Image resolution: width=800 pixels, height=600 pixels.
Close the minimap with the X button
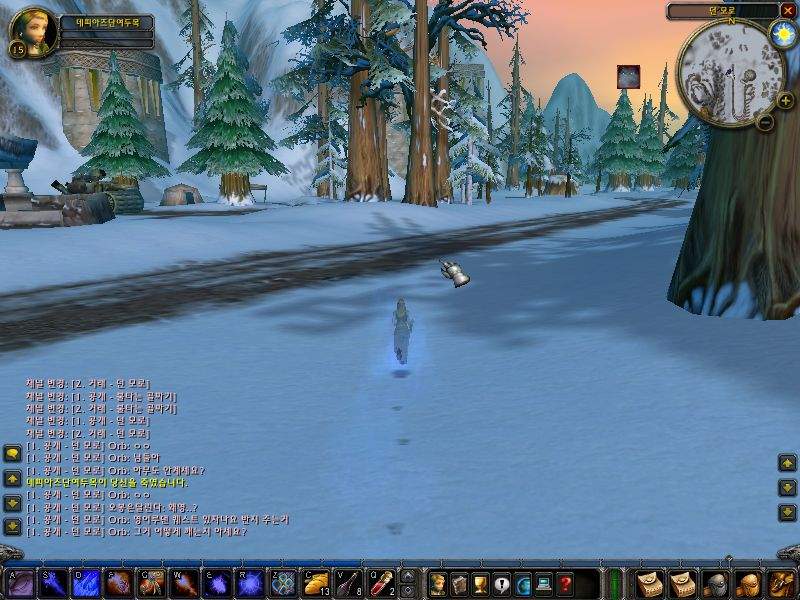pyautogui.click(x=788, y=11)
